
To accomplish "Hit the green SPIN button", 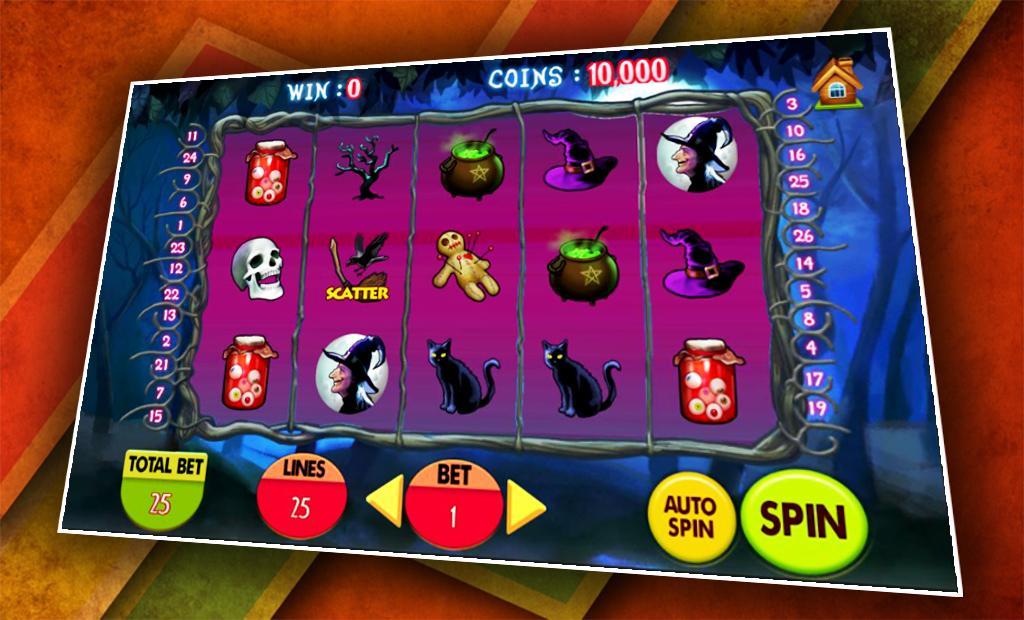I will (803, 521).
